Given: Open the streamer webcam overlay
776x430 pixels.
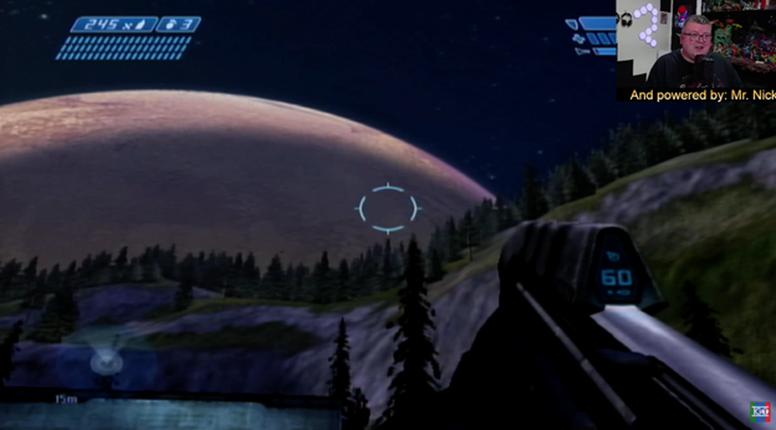Looking at the screenshot, I should [695, 49].
